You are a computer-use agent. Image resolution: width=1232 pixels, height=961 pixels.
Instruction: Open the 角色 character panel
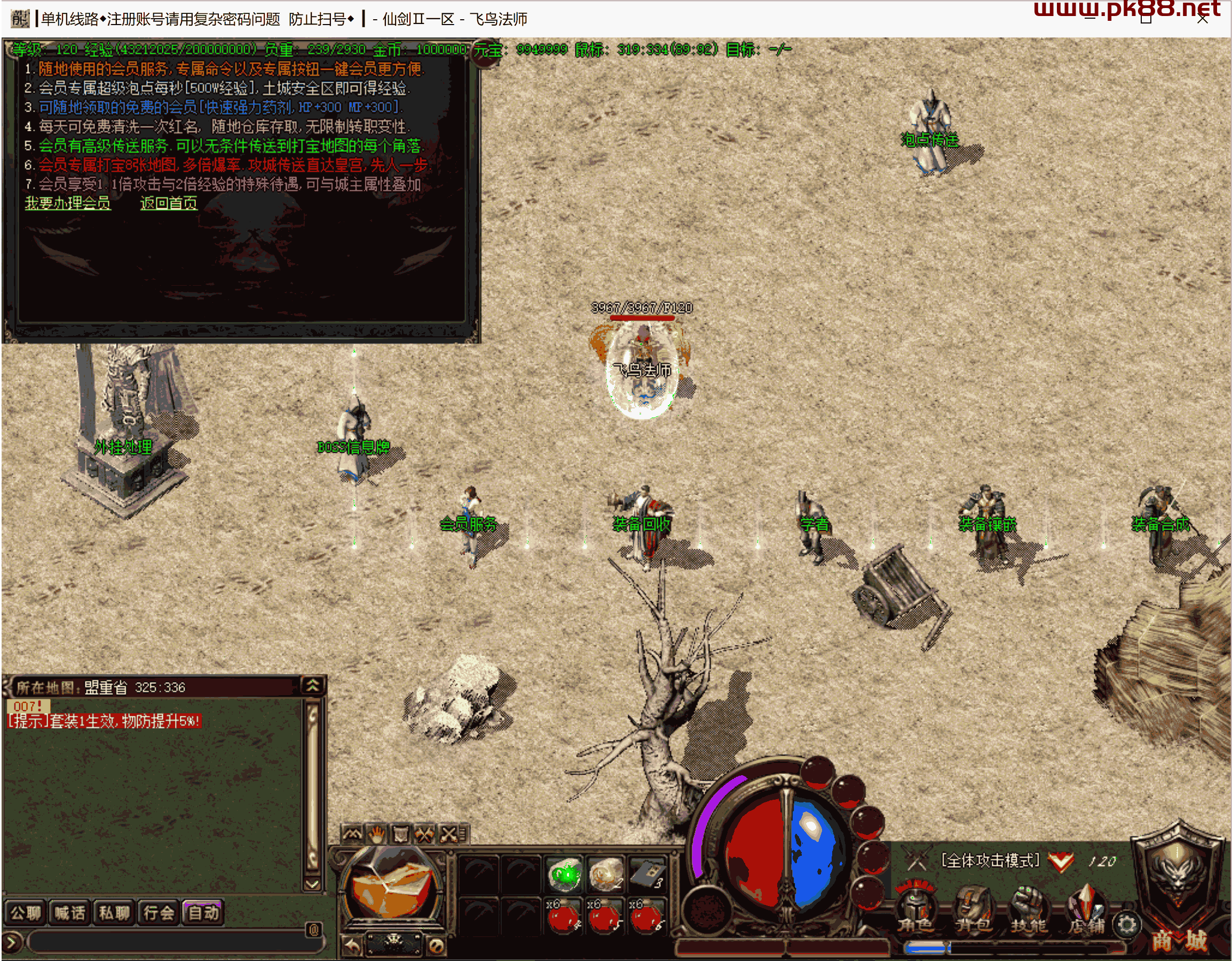pos(915,909)
